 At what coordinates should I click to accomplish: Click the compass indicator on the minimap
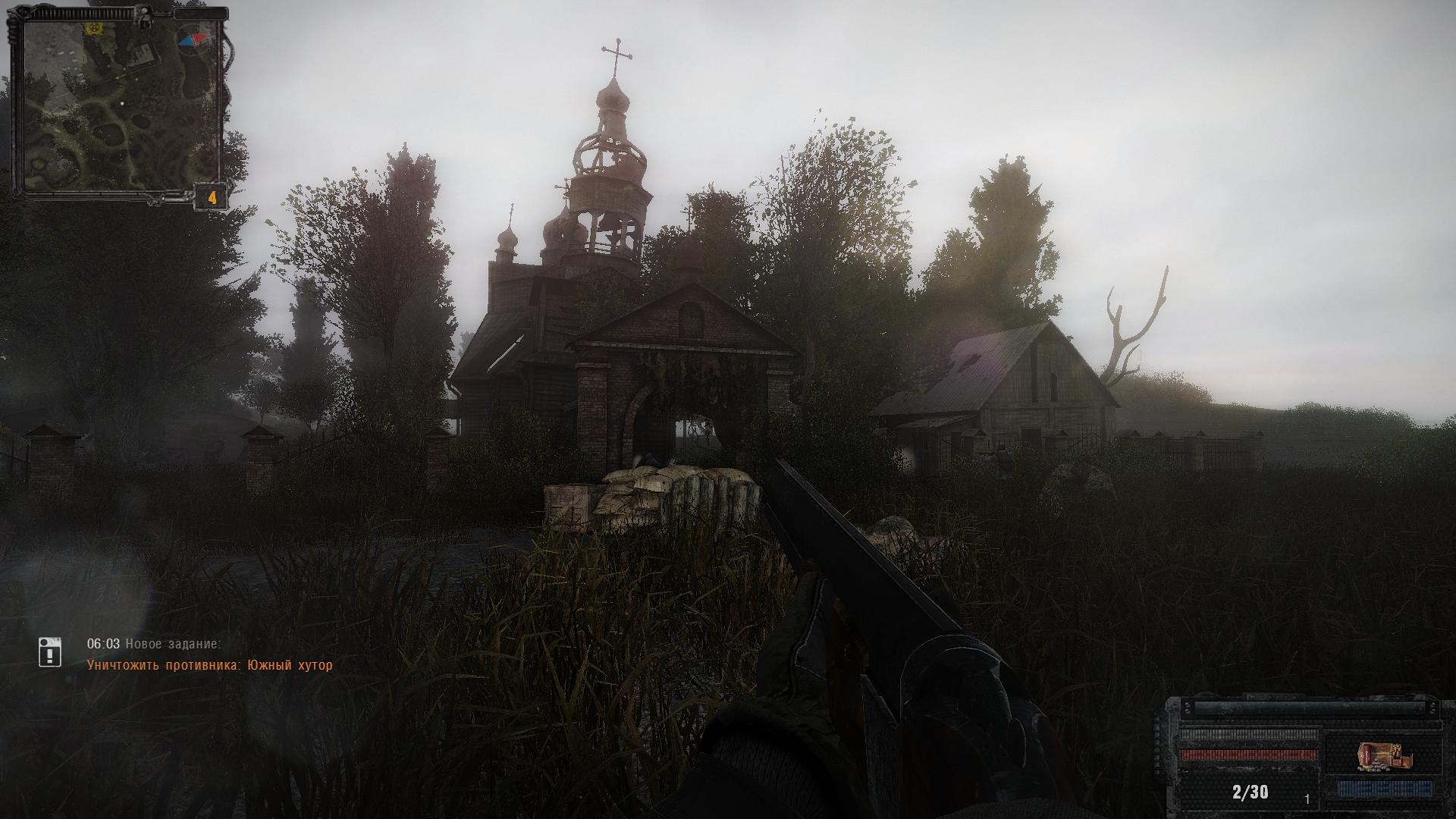point(195,37)
